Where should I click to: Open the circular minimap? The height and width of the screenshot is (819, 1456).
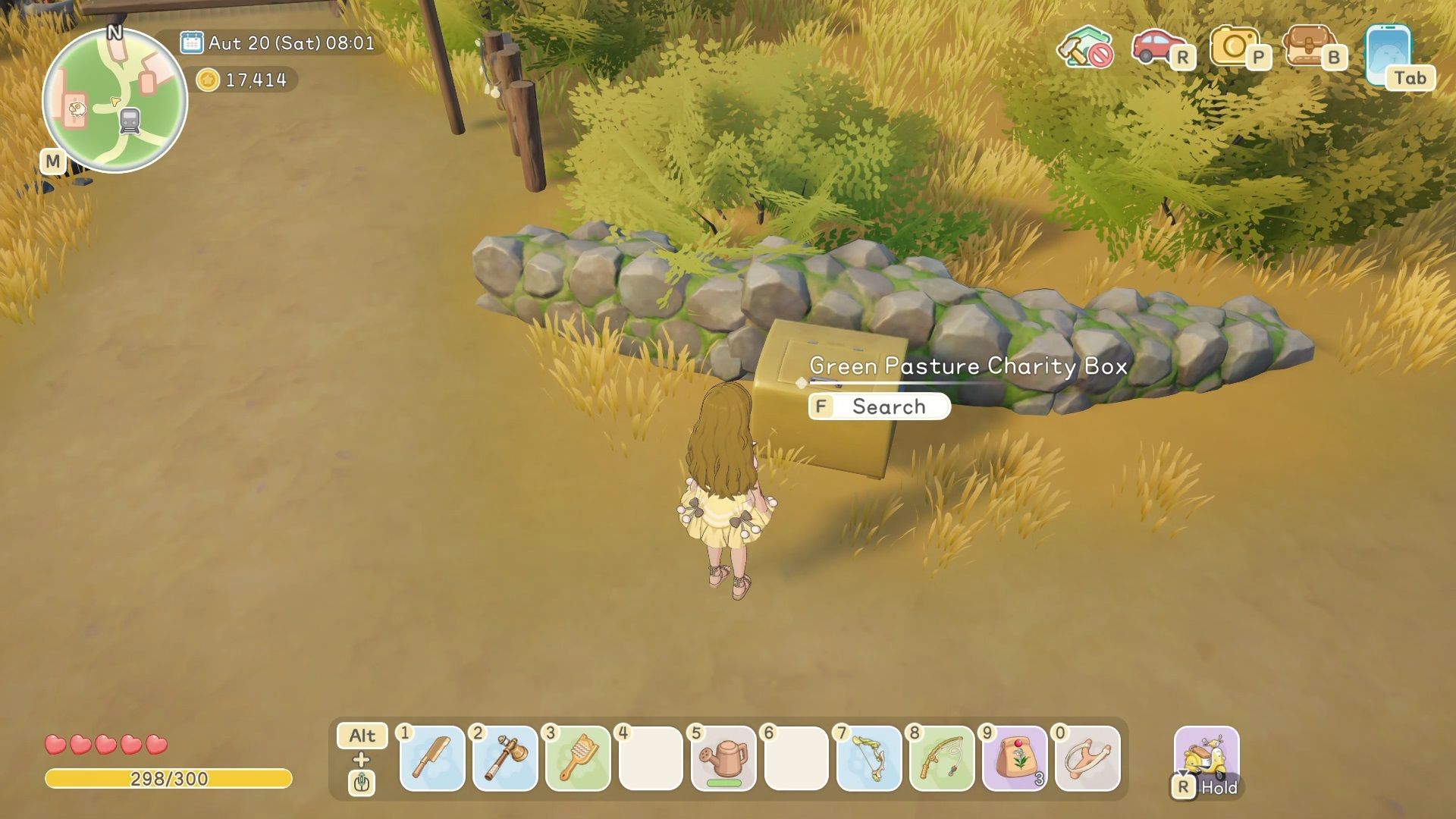pyautogui.click(x=115, y=100)
